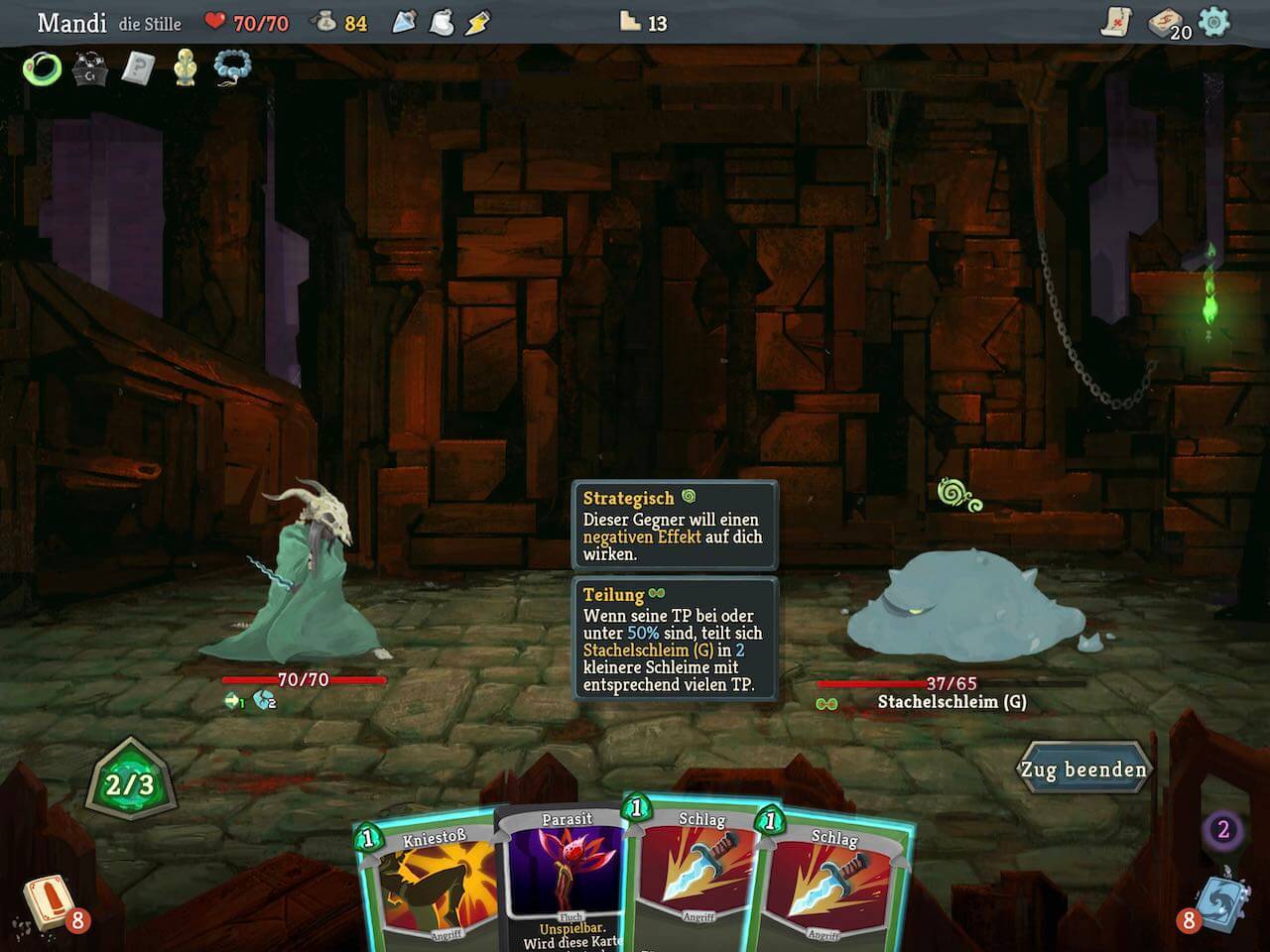Inspect the black cauldron relic

89,68
